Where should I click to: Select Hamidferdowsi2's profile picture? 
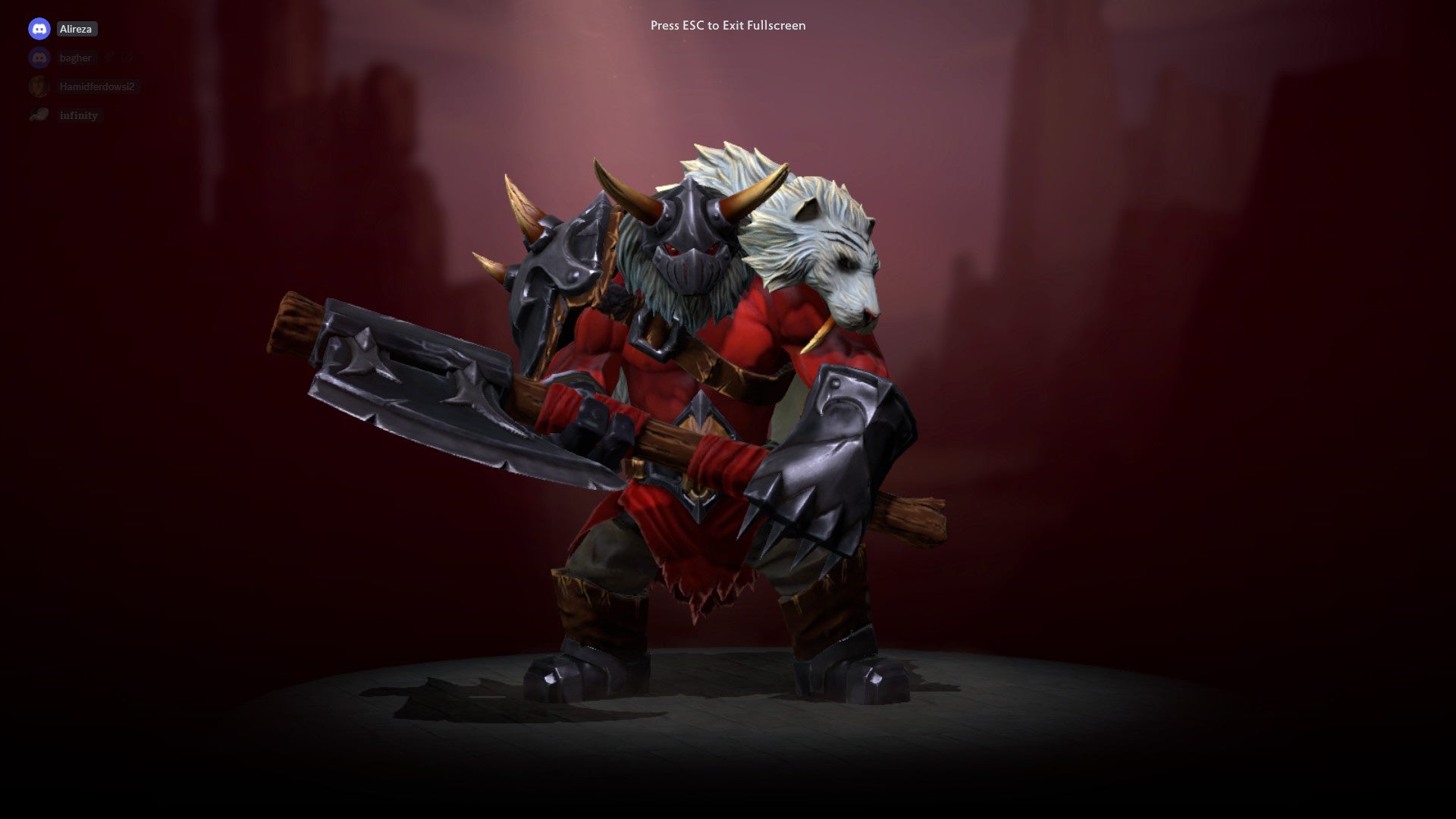click(x=39, y=85)
